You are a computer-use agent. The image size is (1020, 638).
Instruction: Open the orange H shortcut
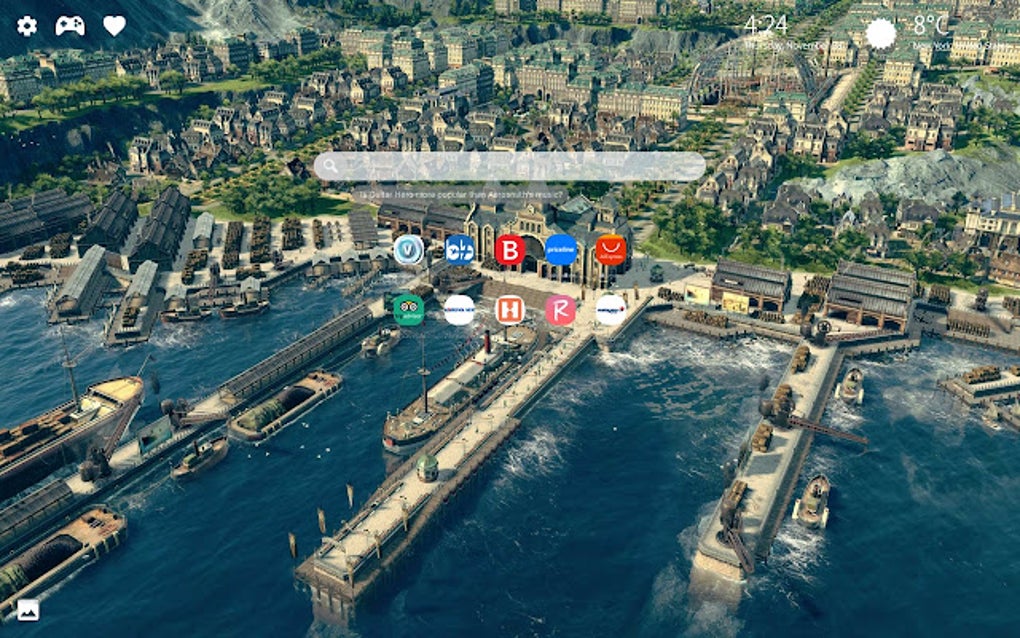[x=510, y=310]
